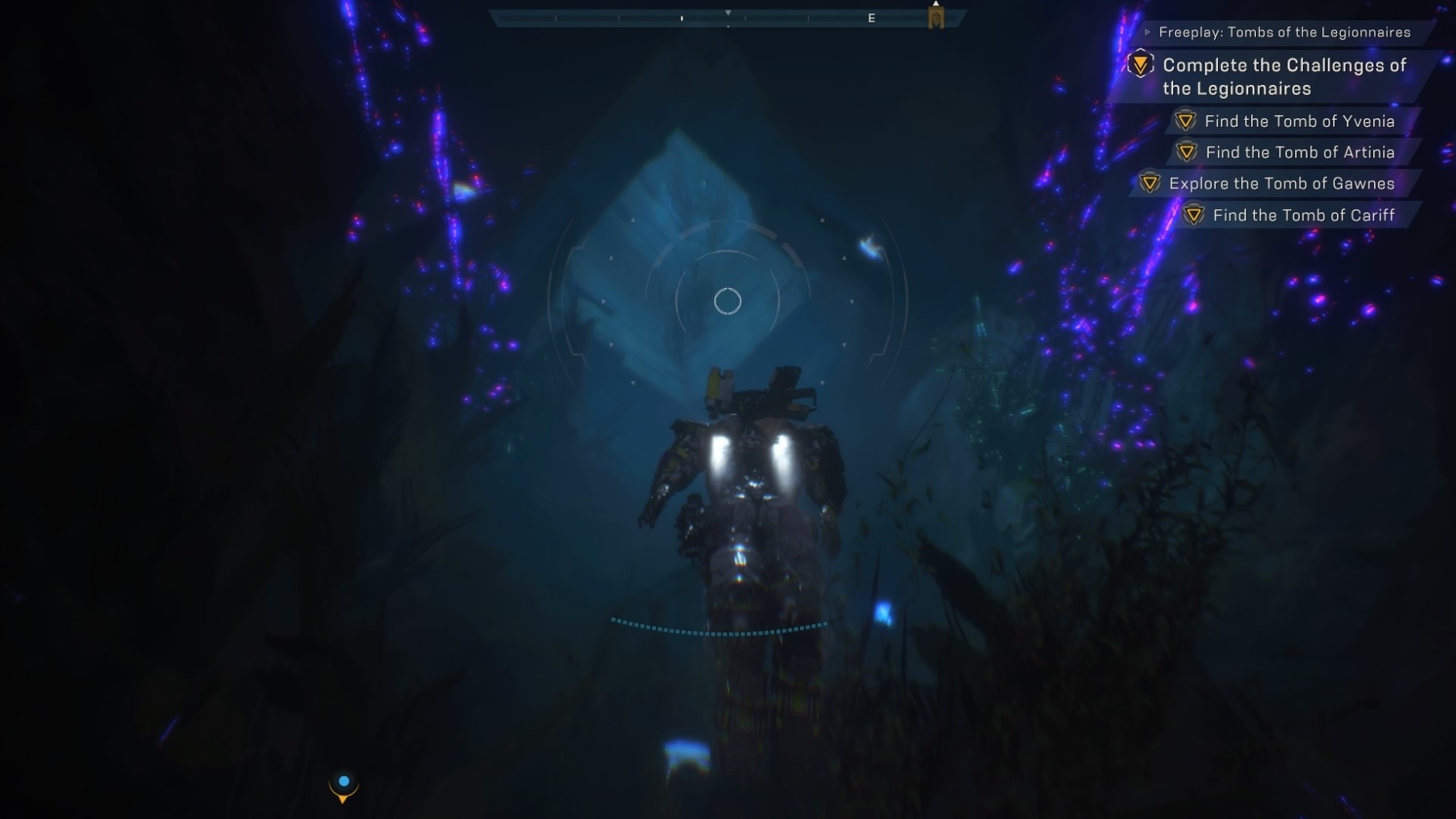The width and height of the screenshot is (1456, 819).
Task: Select the Find the Tomb of Yvenia objective
Action: tap(1299, 121)
